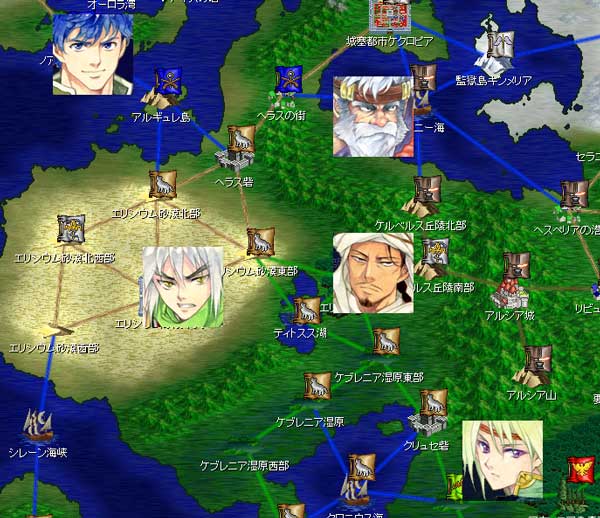This screenshot has height=518, width=600.
Task: Choose the エリシウム砂漠北部 wolf-banner node
Action: coord(161,184)
